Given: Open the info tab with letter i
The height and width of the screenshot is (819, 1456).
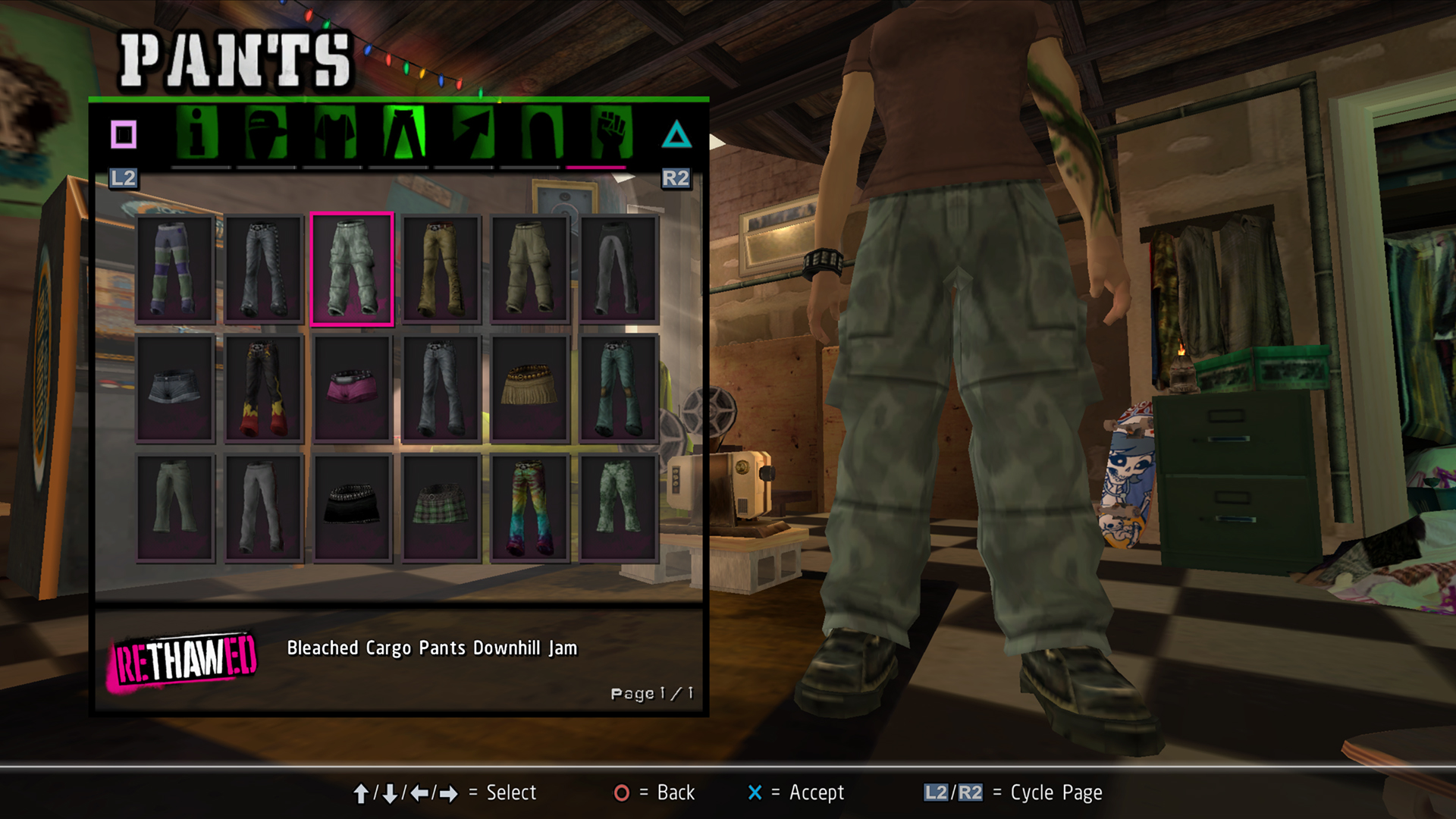Looking at the screenshot, I should (x=197, y=133).
